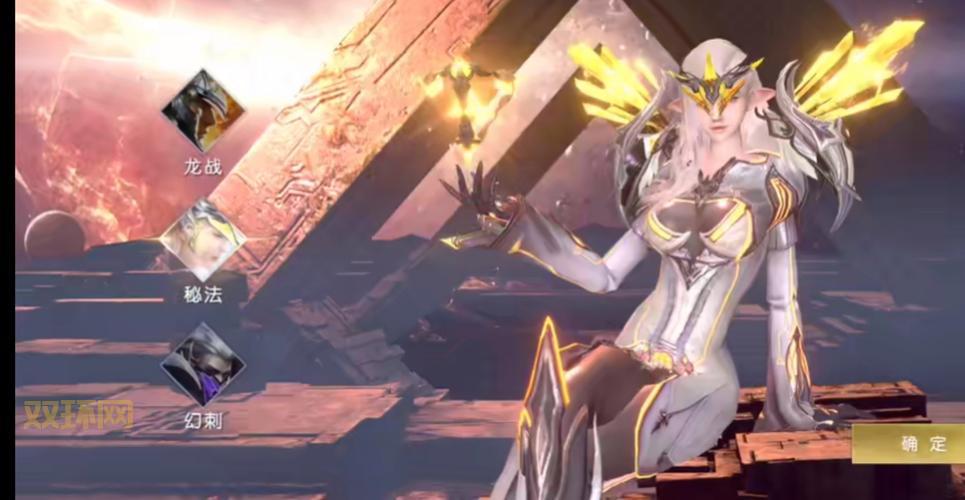Pick the 幻刺 class portrait
Viewport: 965px width, 500px height.
click(203, 364)
